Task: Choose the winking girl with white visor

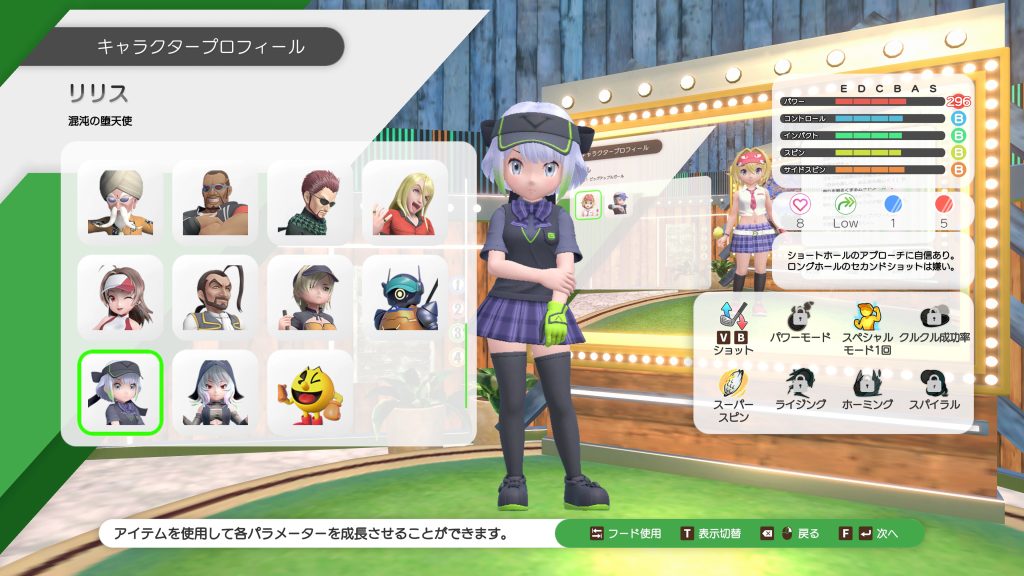Action: (120, 297)
